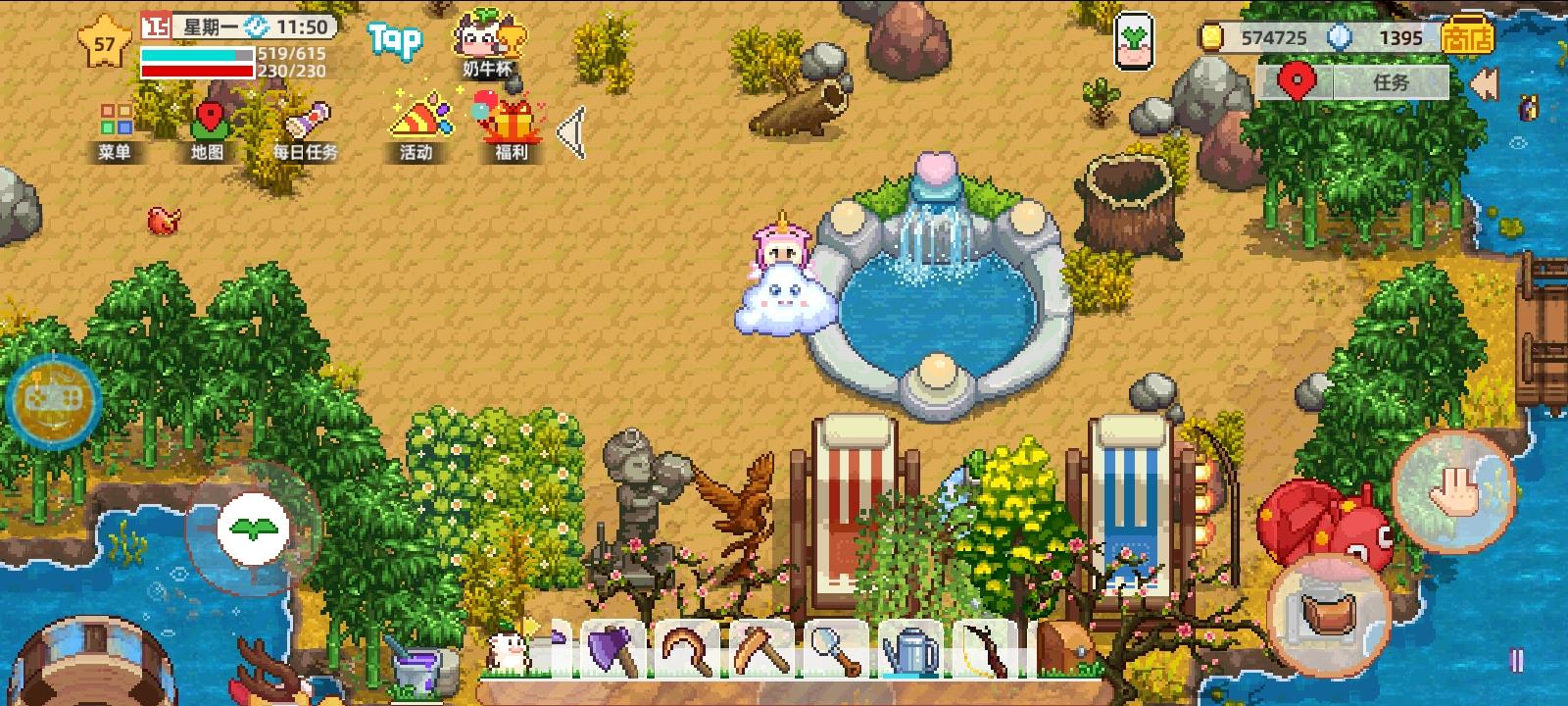Select the fishing rod tool
The image size is (1568, 706).
[985, 652]
